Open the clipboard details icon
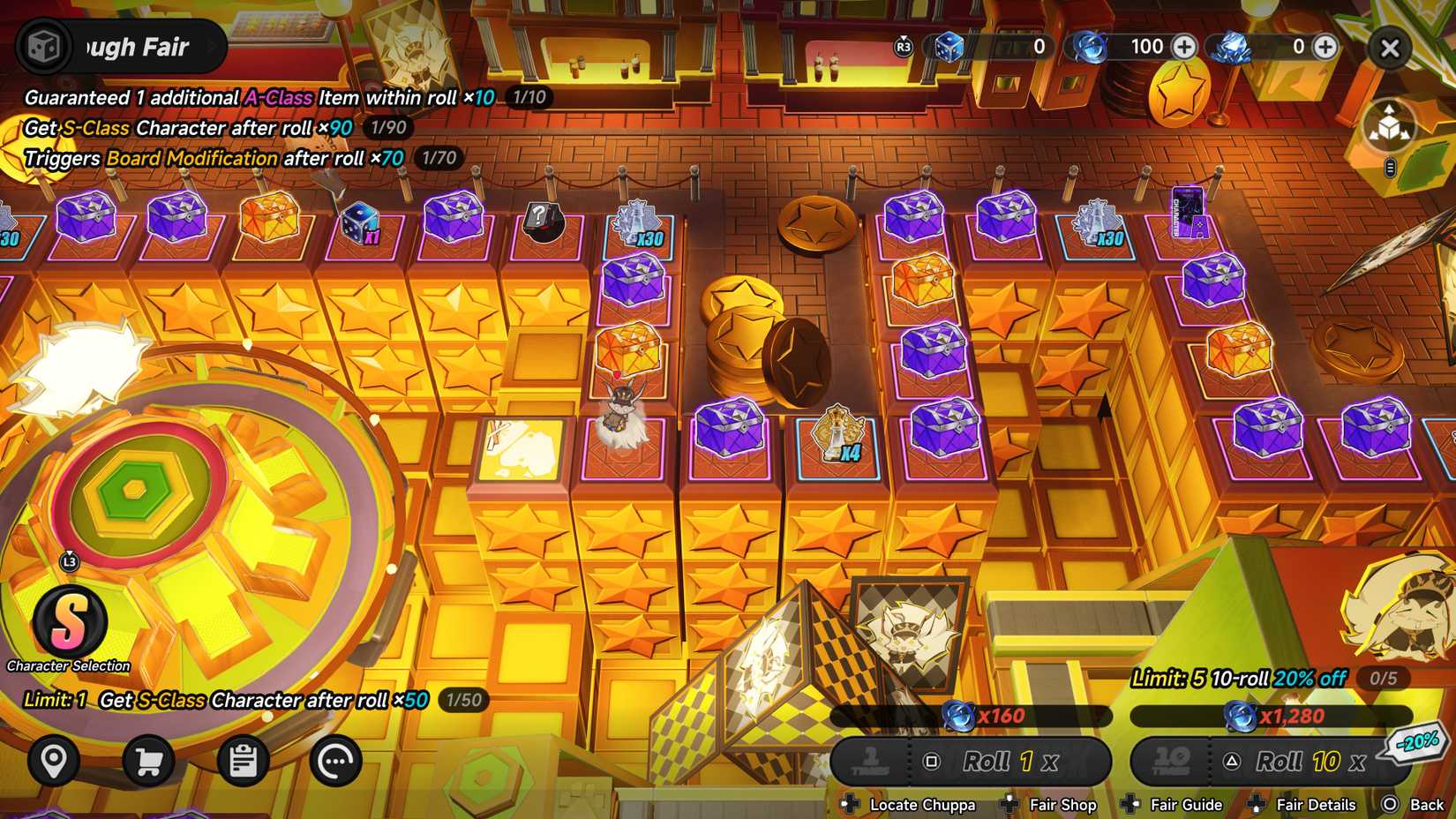This screenshot has height=819, width=1456. coord(243,760)
